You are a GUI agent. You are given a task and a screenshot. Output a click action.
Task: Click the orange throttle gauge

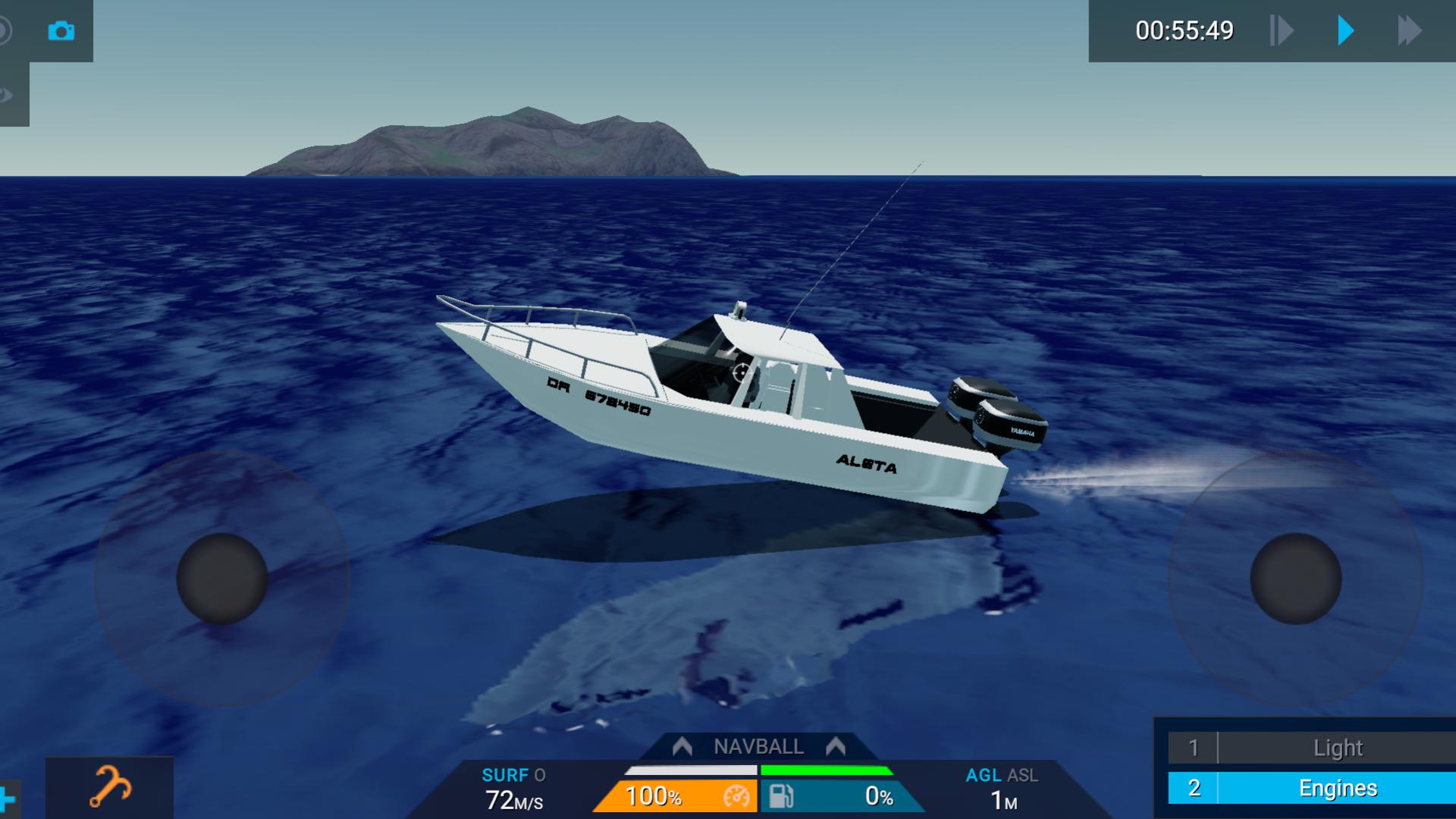point(675,796)
